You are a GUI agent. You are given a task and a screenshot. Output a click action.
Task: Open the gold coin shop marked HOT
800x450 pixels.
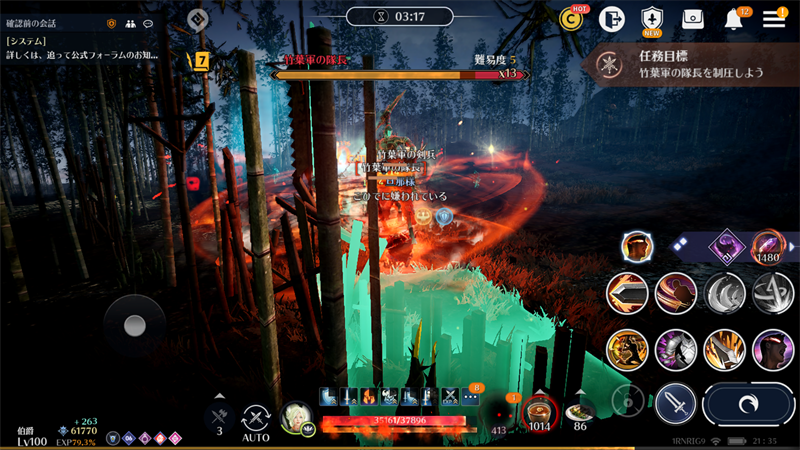click(x=572, y=19)
